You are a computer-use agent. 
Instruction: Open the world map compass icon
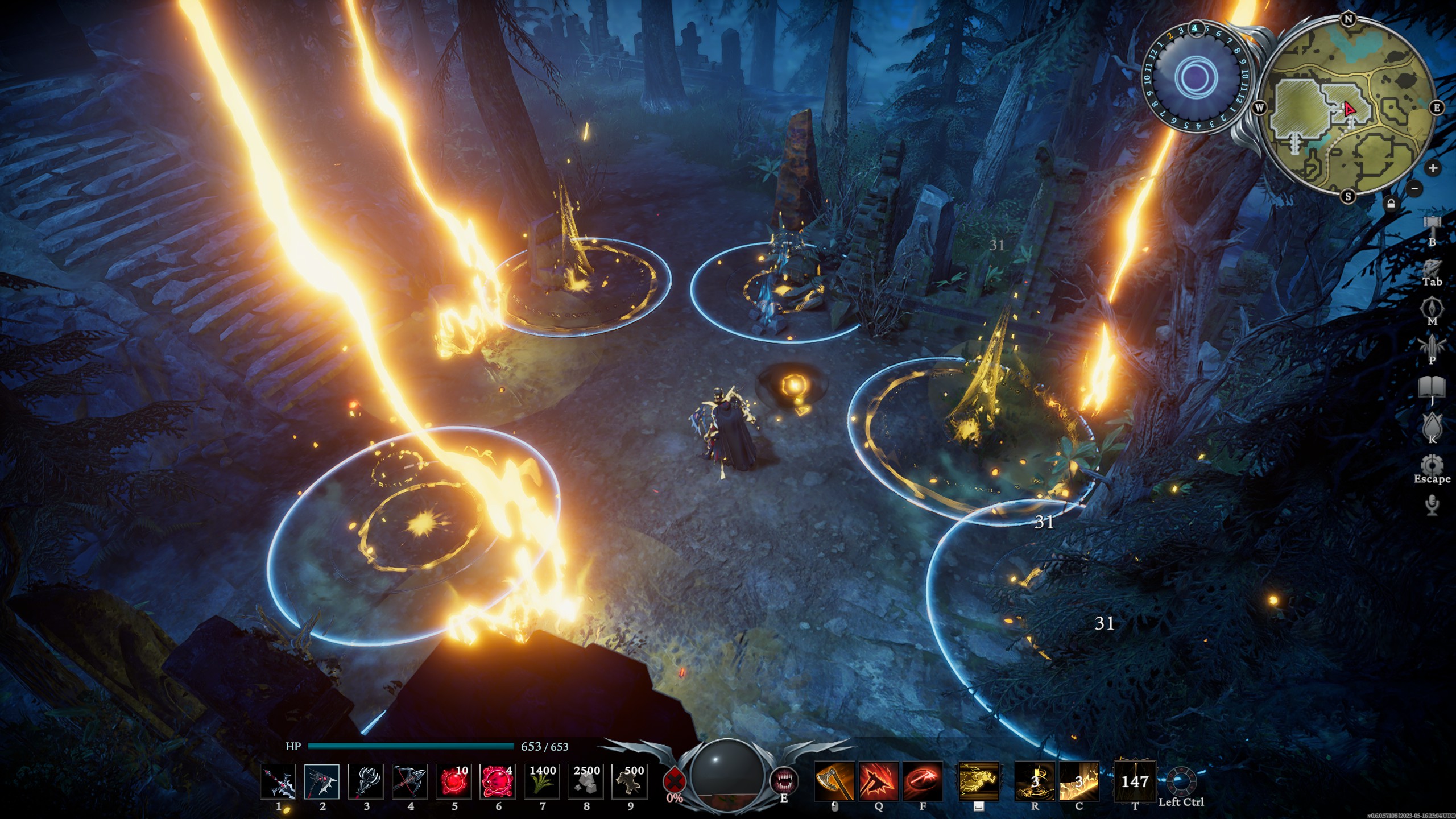coord(1432,306)
